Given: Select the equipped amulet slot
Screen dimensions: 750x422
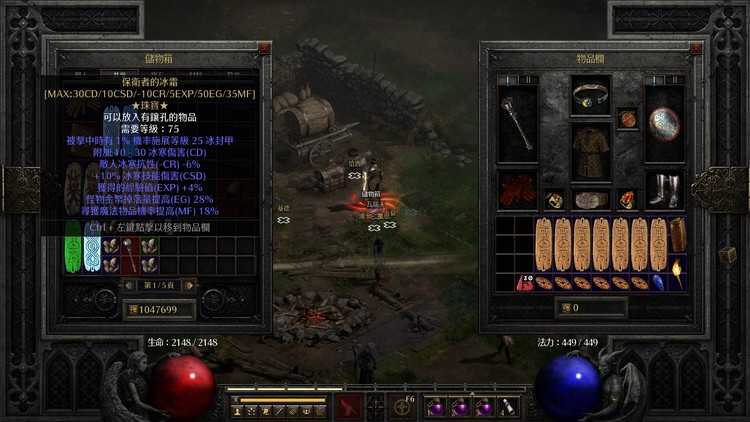Looking at the screenshot, I should (627, 119).
